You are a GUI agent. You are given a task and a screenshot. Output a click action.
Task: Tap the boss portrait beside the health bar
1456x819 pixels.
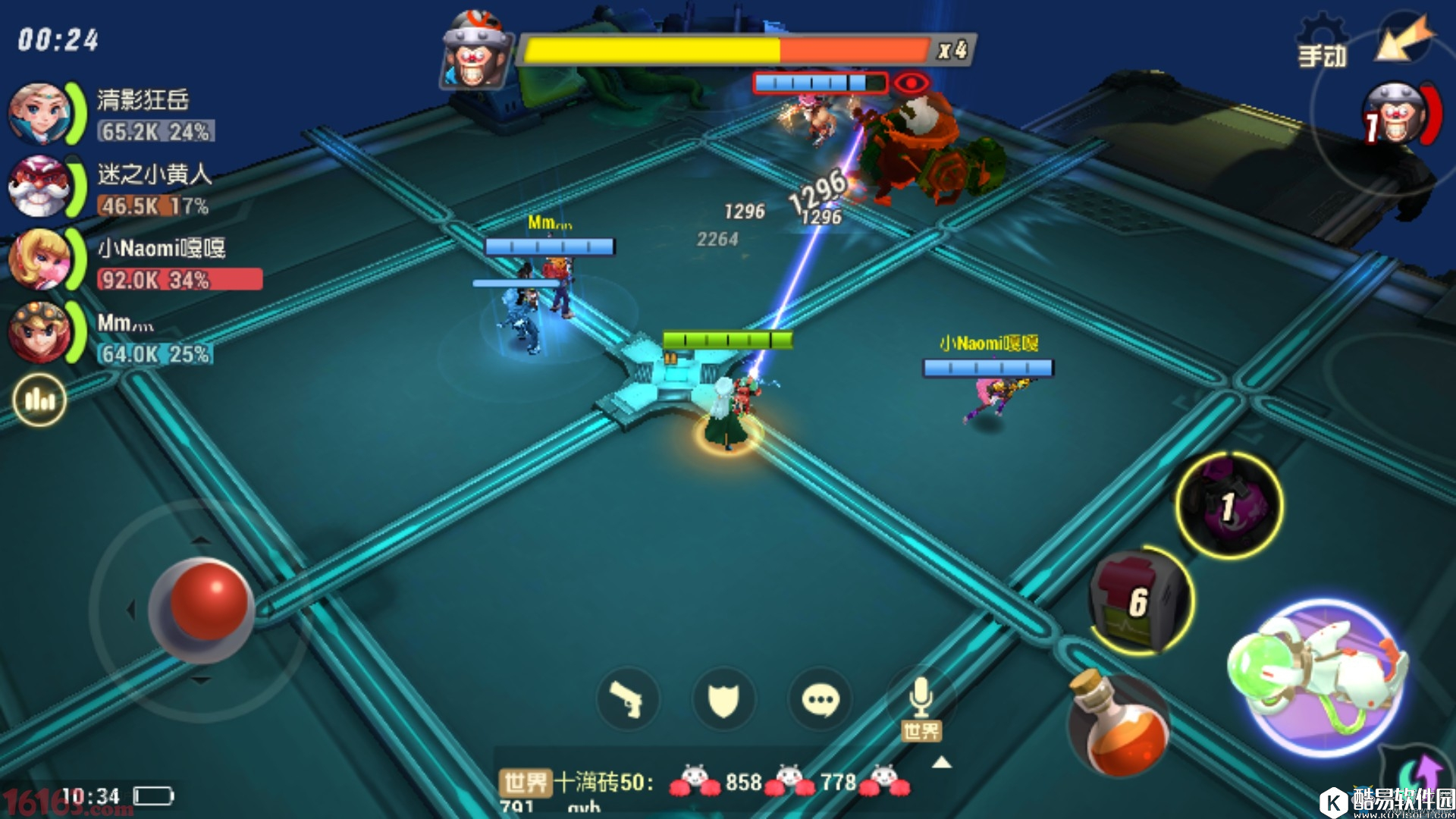tap(475, 52)
